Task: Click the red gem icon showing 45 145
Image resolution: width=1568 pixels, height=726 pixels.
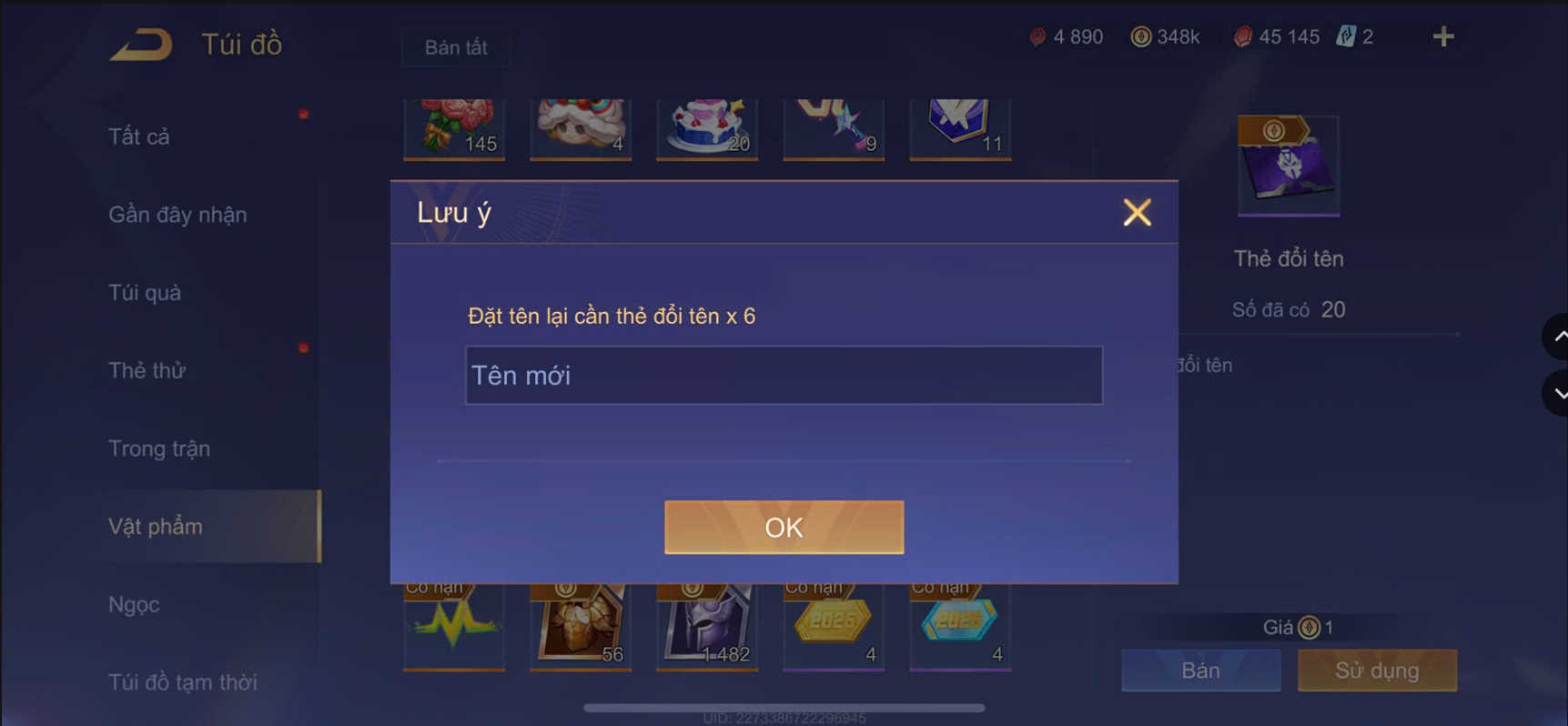Action: (x=1243, y=36)
